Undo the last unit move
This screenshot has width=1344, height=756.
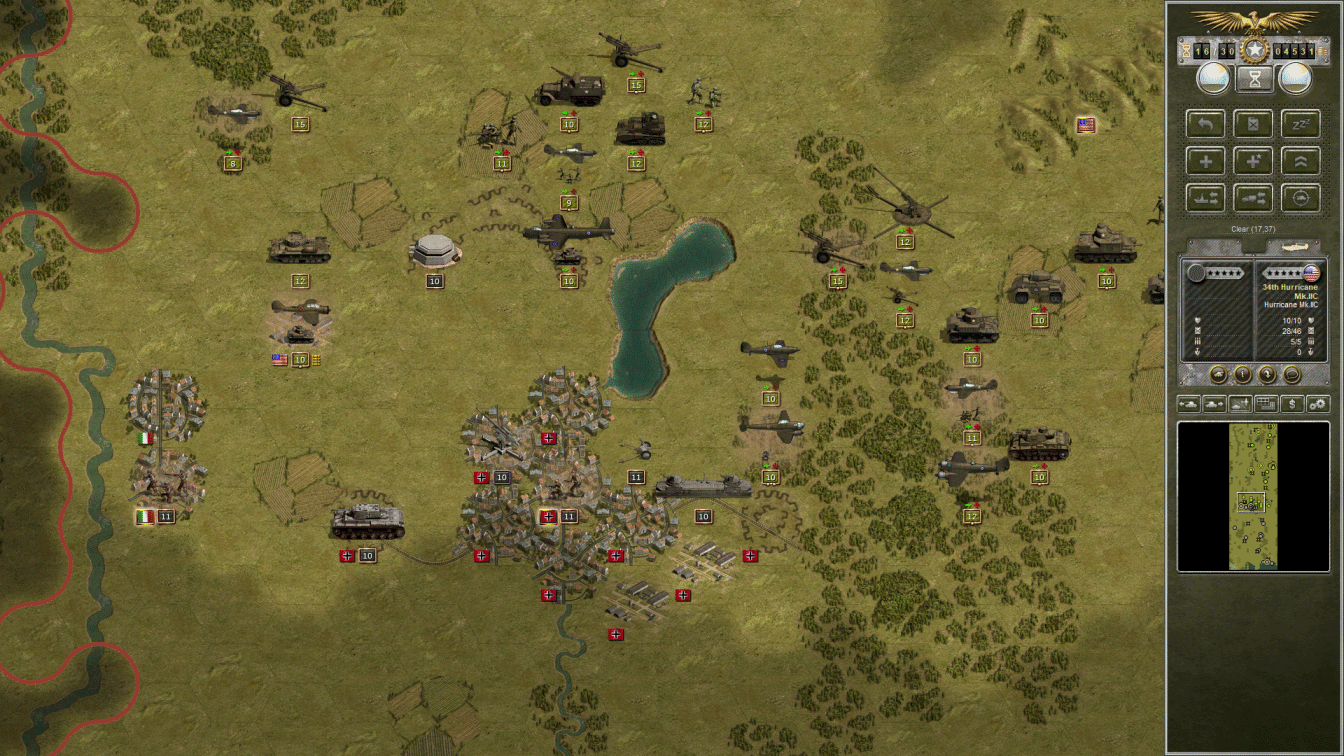[x=1206, y=123]
